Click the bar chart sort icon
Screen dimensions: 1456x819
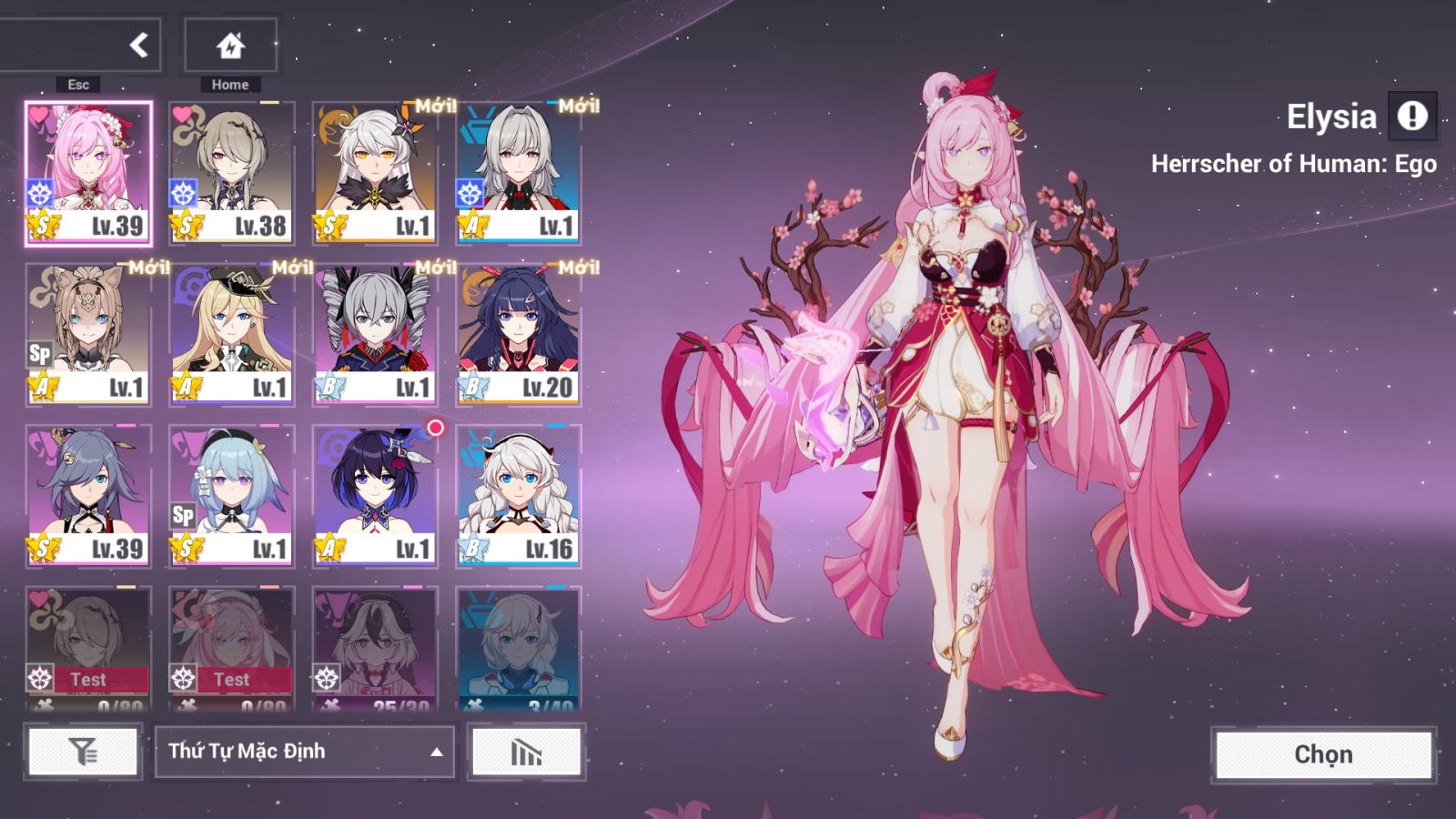click(x=526, y=751)
